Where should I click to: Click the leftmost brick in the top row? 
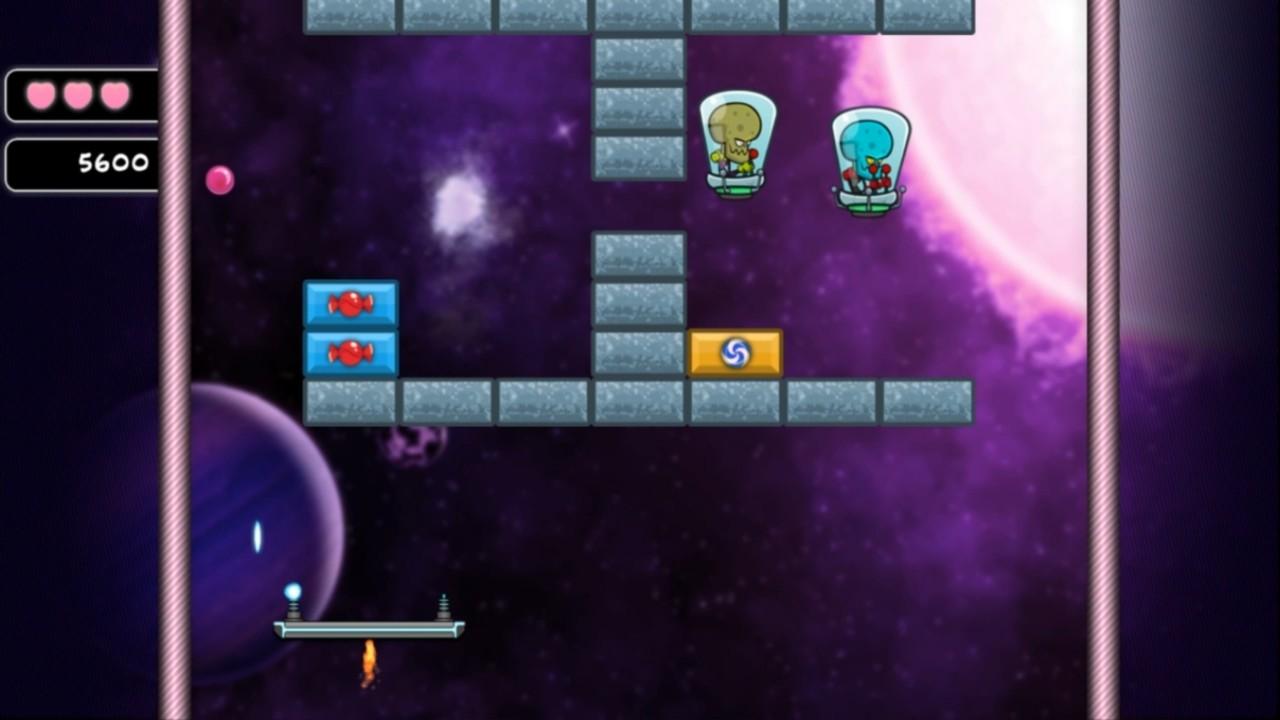(x=350, y=14)
